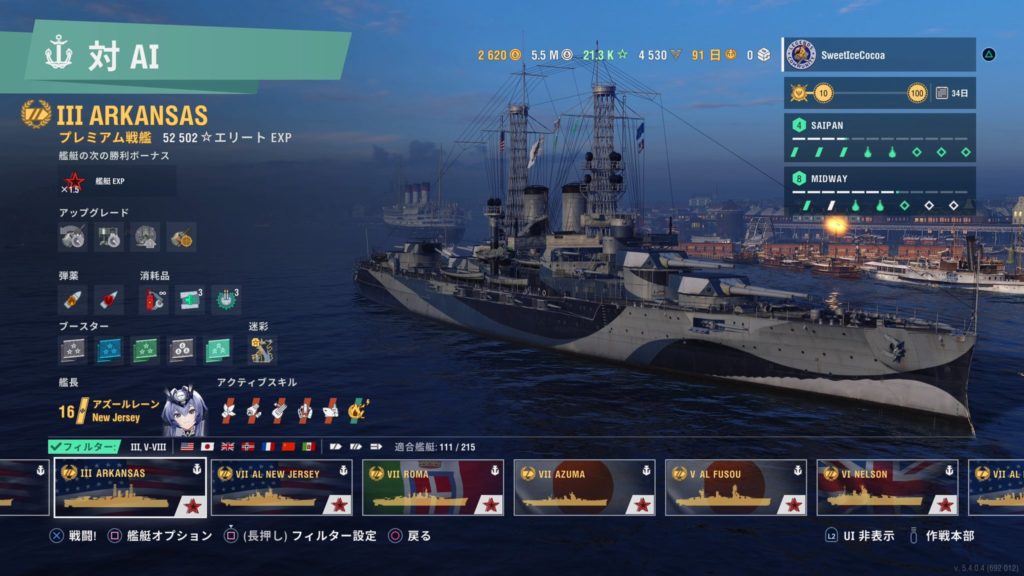Open the Saipan research progress panel
Viewport: 1024px width, 576px height.
pyautogui.click(x=878, y=138)
